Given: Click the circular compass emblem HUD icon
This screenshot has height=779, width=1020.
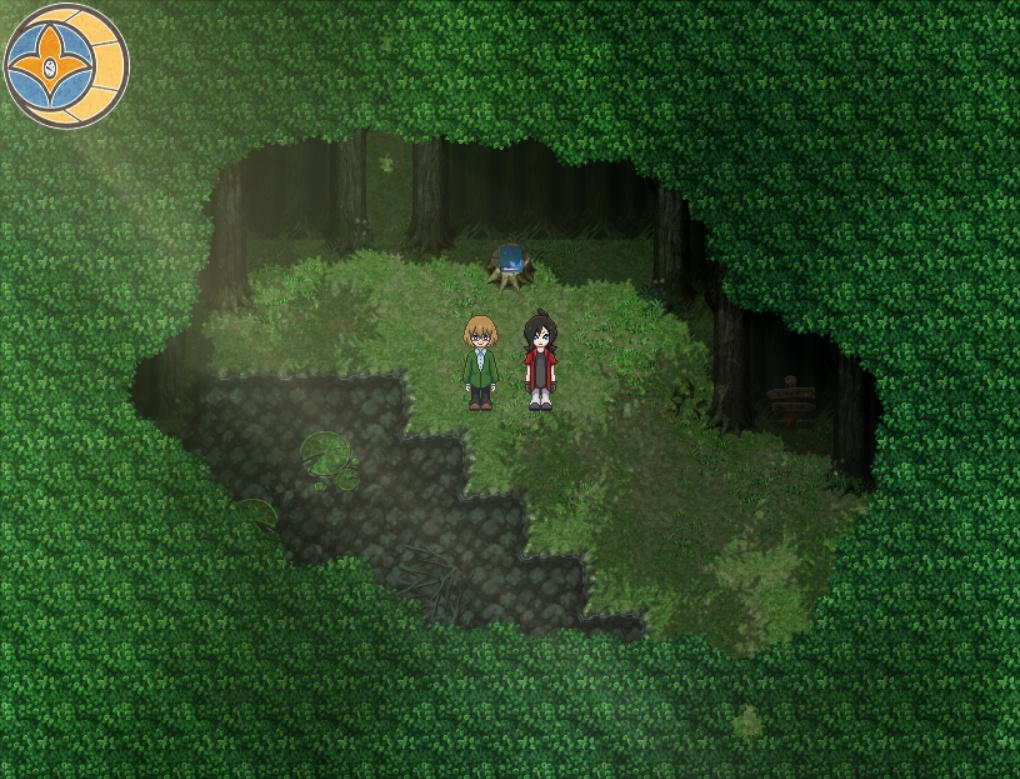Looking at the screenshot, I should pos(66,66).
